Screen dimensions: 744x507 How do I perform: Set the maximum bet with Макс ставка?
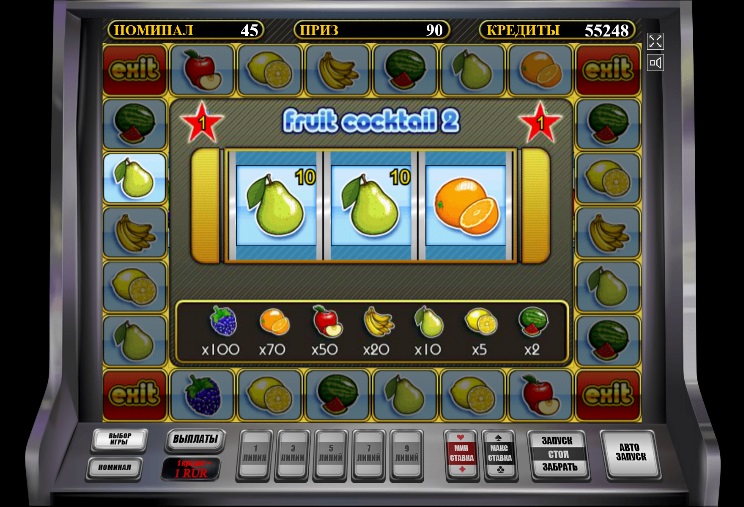498,455
